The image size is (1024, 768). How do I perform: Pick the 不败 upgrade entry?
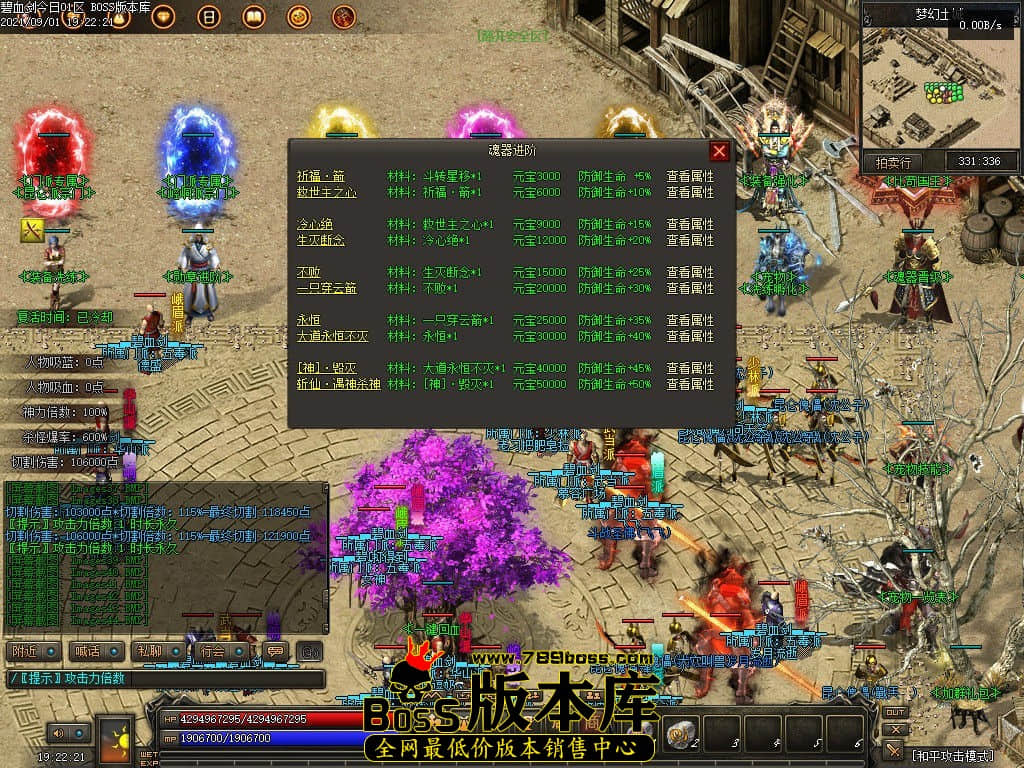[x=308, y=272]
